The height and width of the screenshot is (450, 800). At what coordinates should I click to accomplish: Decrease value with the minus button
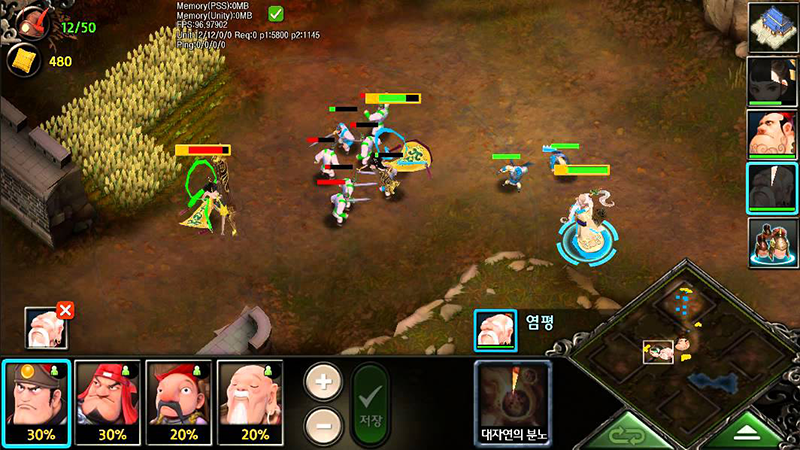coord(321,424)
